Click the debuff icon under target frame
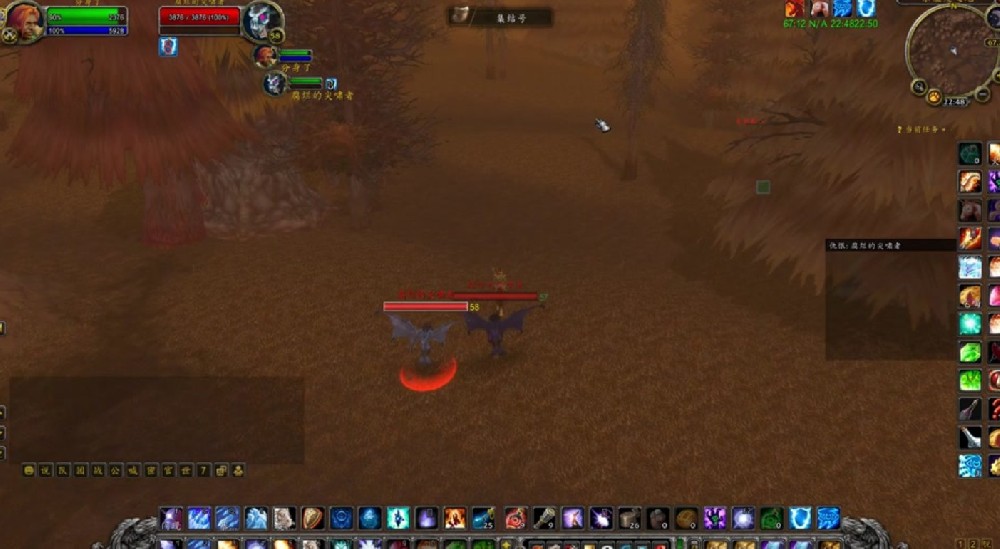This screenshot has height=549, width=1000. click(168, 46)
